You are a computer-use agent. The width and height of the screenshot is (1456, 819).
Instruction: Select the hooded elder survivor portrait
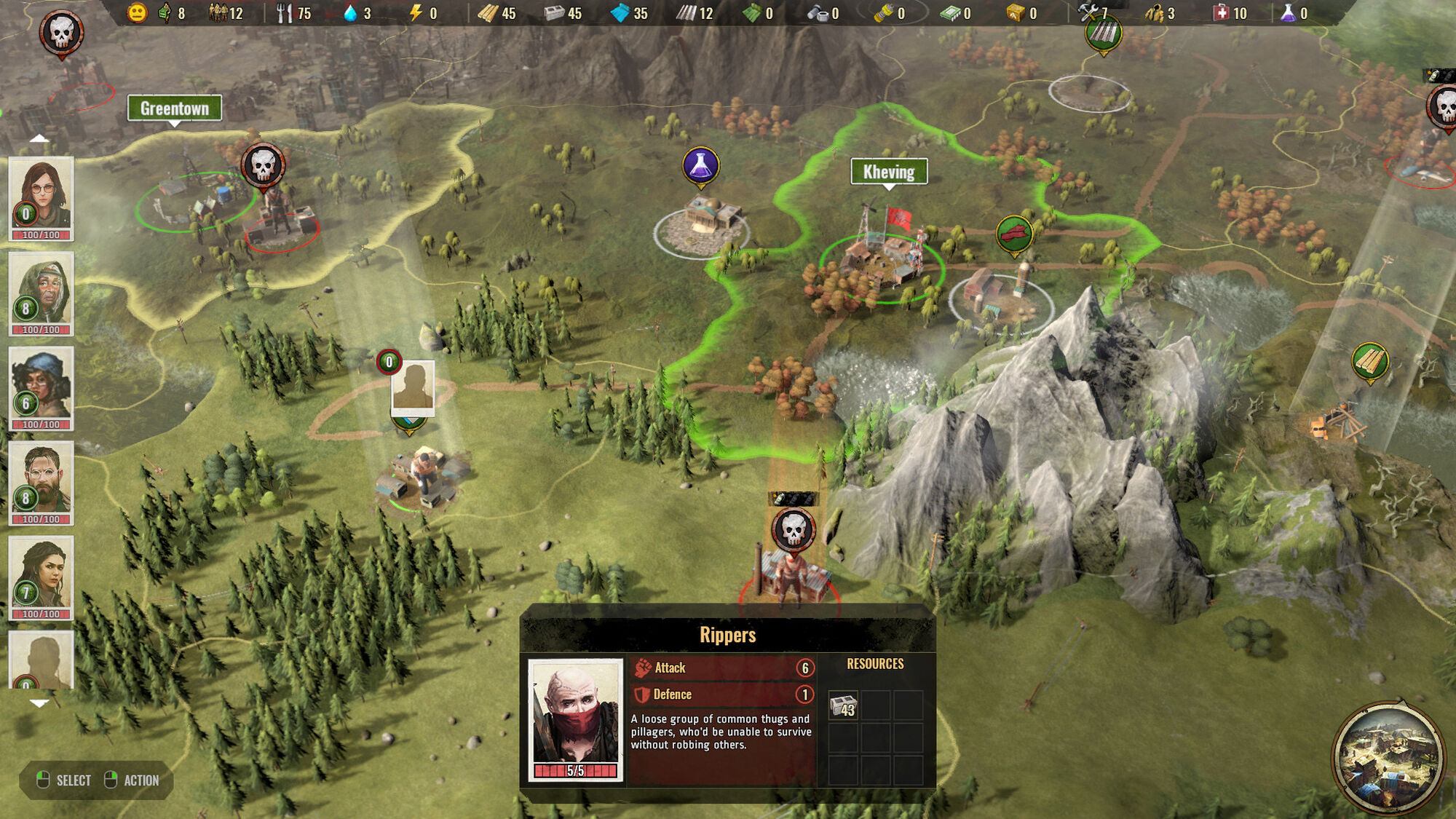[41, 289]
